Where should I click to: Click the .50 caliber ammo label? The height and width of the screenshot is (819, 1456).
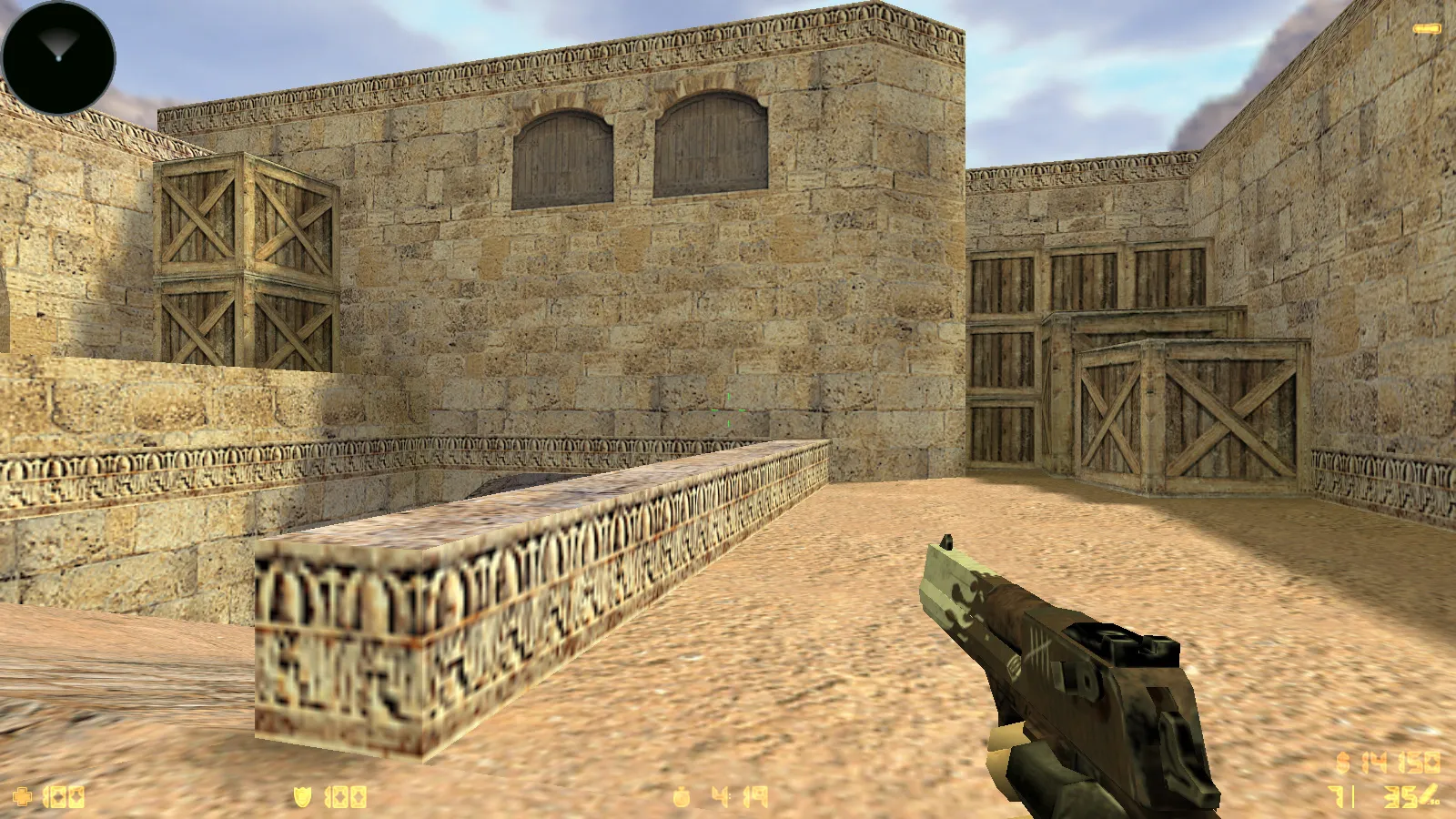click(x=1435, y=803)
